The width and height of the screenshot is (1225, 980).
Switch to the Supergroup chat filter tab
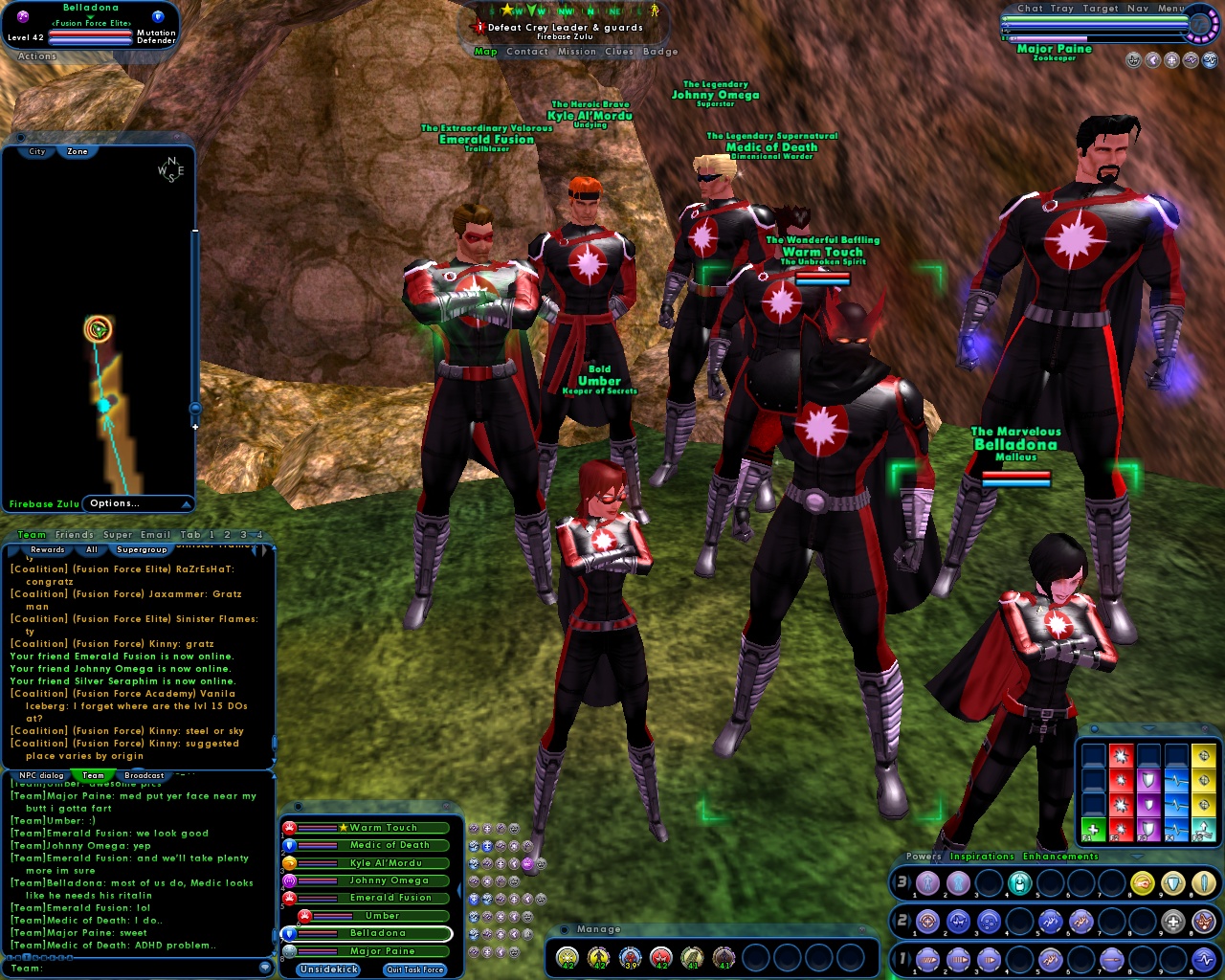click(143, 550)
